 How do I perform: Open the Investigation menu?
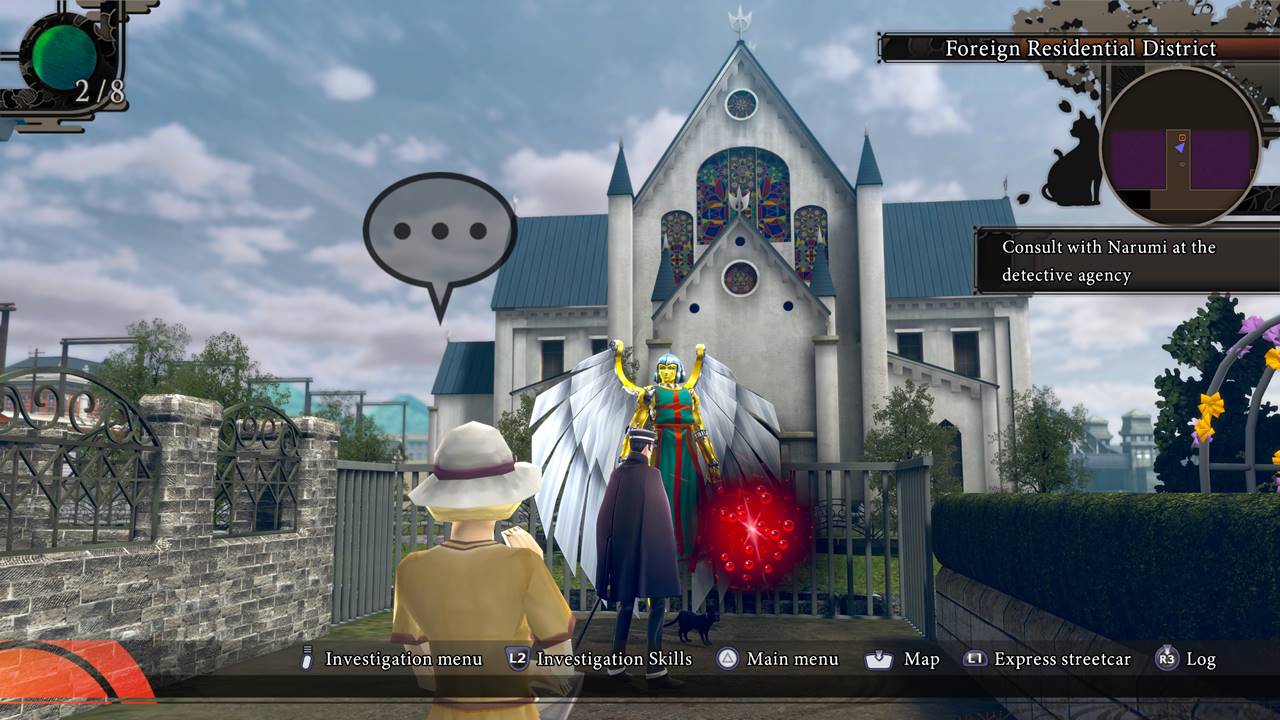392,659
